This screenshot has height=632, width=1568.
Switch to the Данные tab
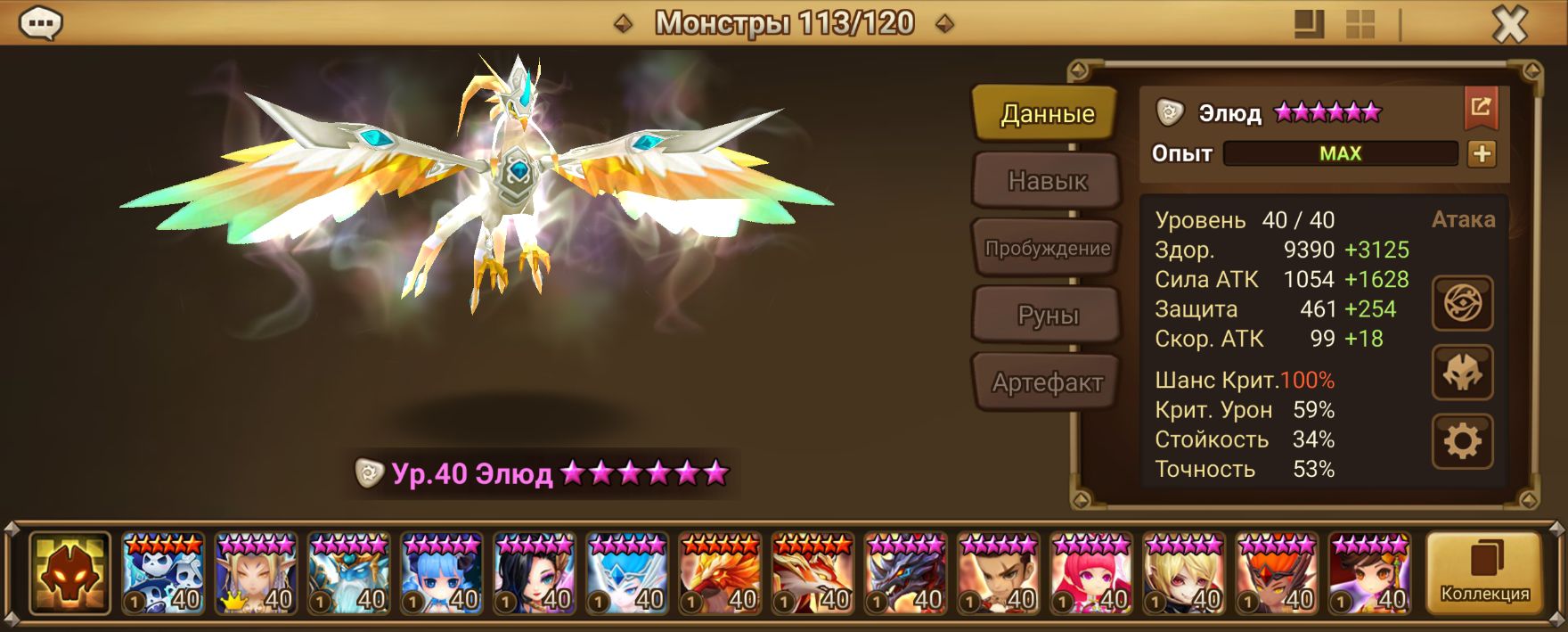coord(1046,113)
